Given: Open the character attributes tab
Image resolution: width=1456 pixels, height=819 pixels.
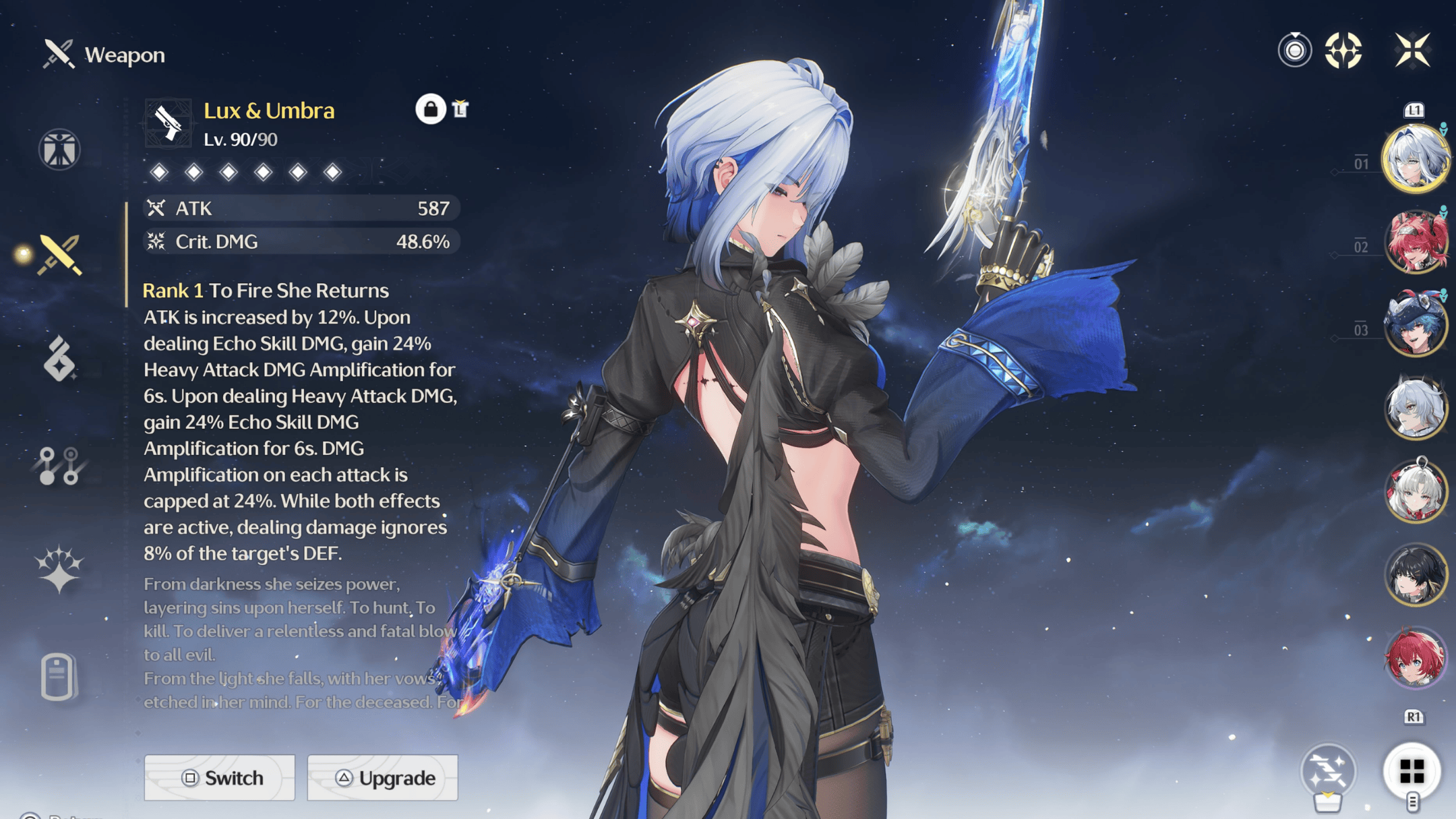Looking at the screenshot, I should (59, 149).
